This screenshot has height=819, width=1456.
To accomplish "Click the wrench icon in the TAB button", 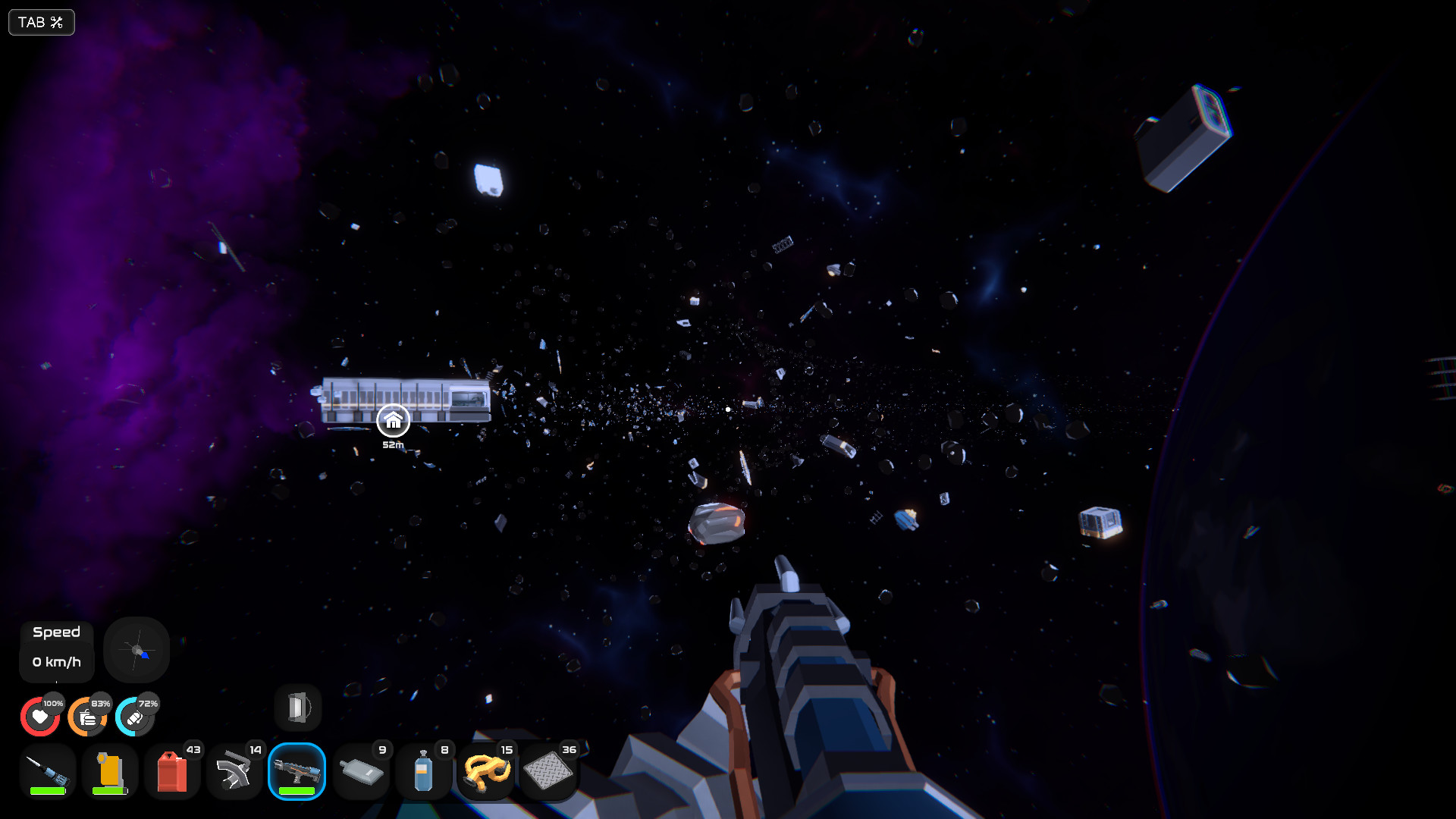I will point(55,22).
